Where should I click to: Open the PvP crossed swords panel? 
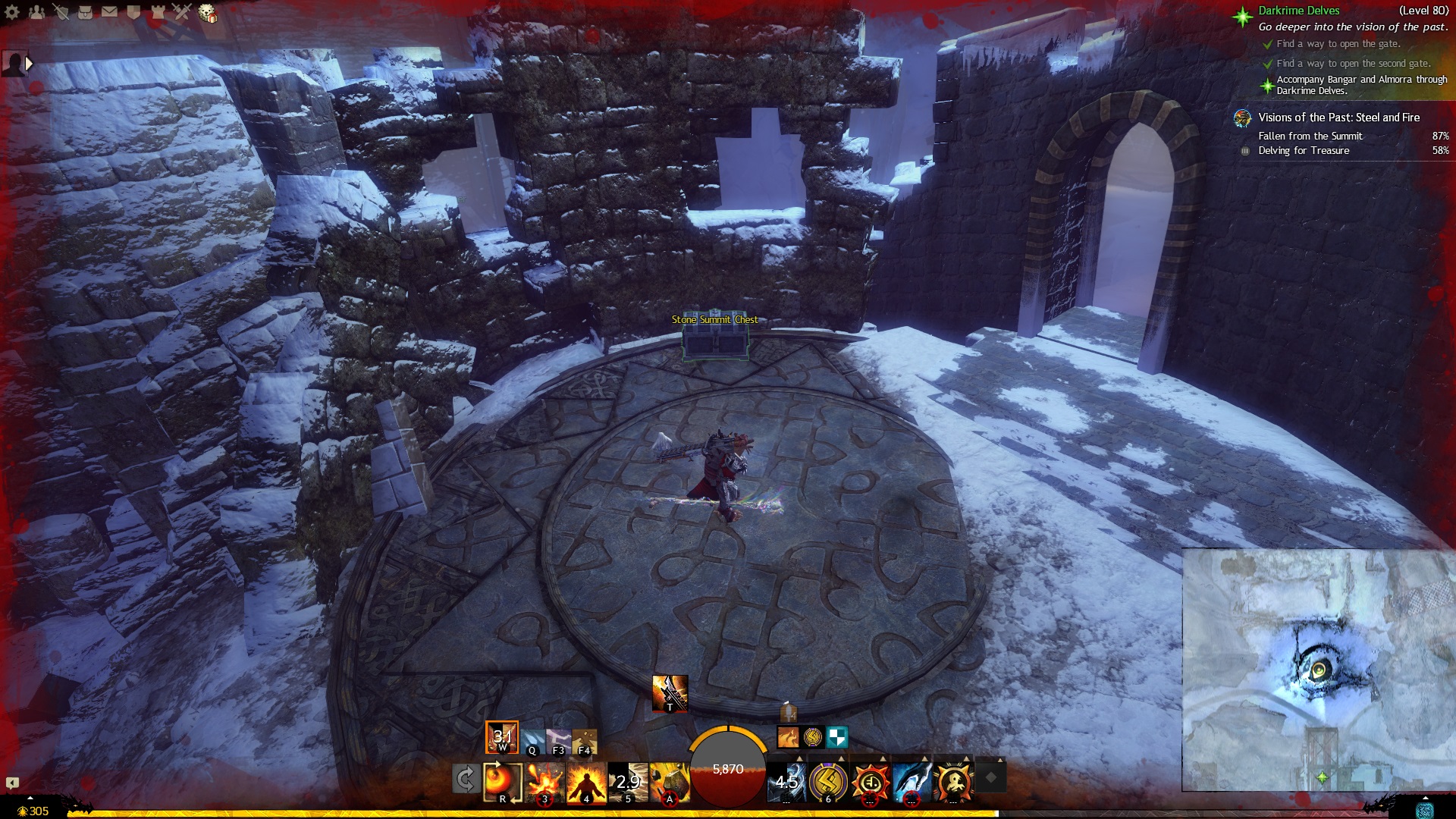(x=182, y=11)
